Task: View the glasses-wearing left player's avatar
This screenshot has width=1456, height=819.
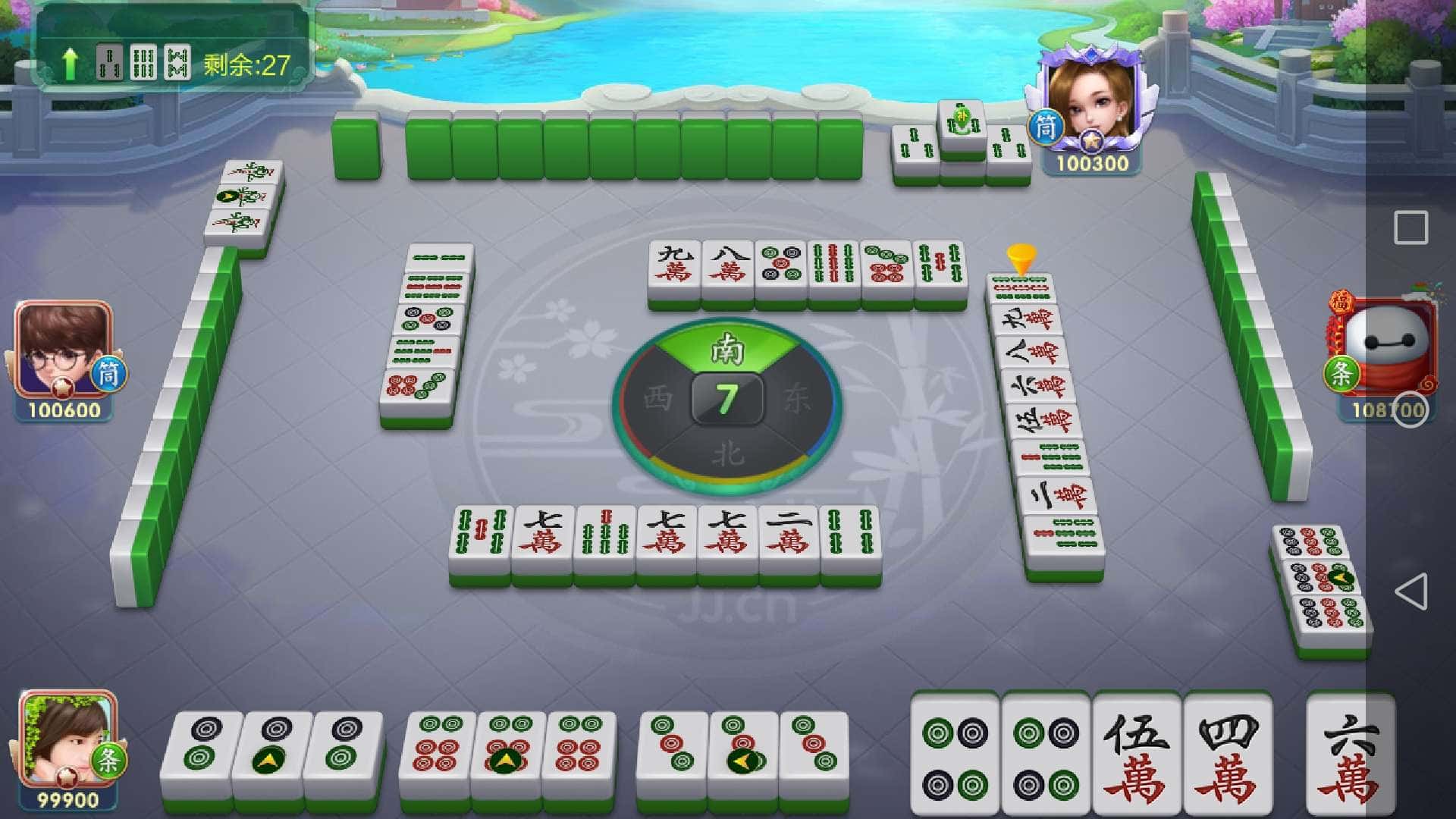Action: [62, 349]
